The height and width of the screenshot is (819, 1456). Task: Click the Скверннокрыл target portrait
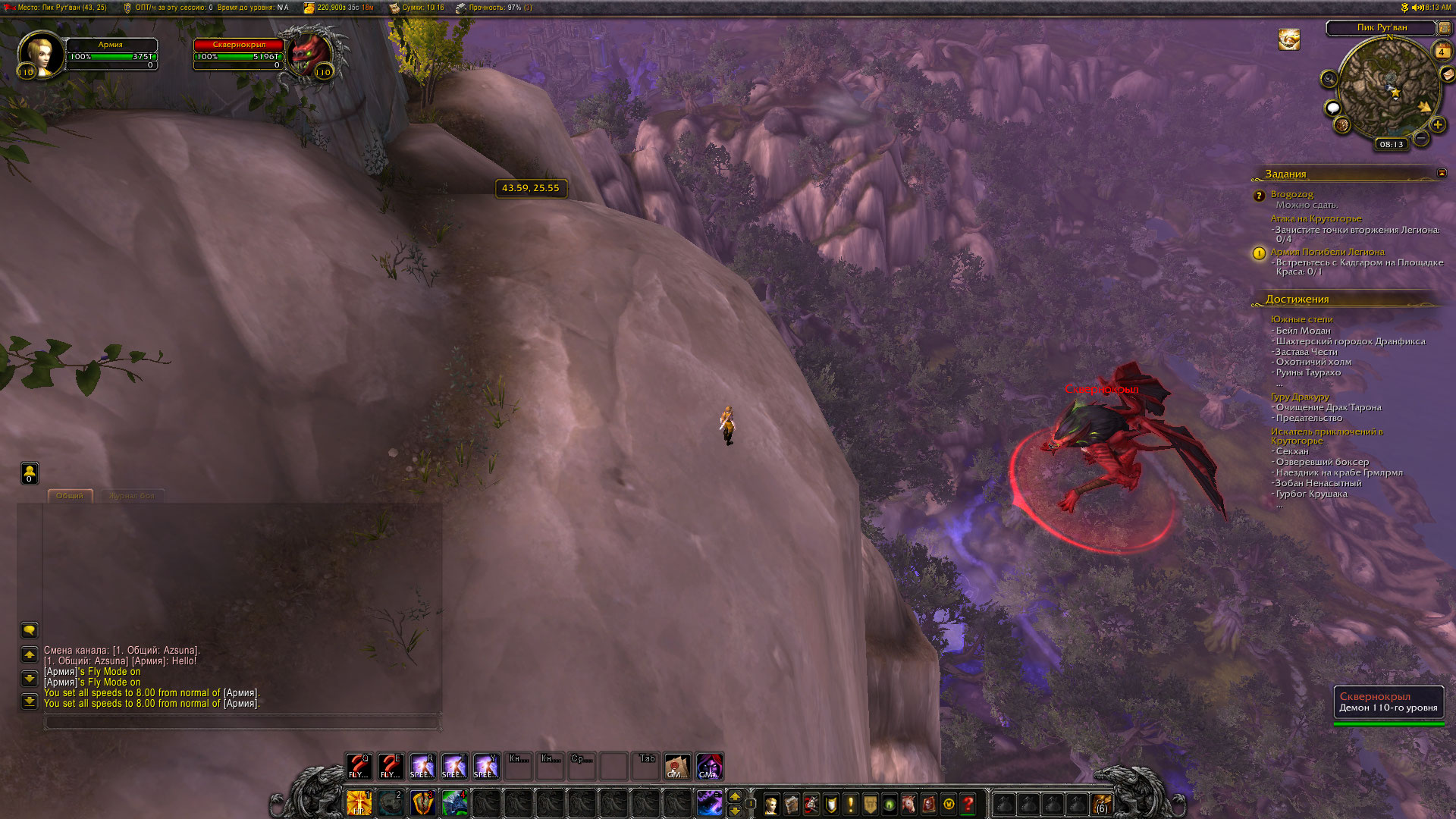click(309, 53)
